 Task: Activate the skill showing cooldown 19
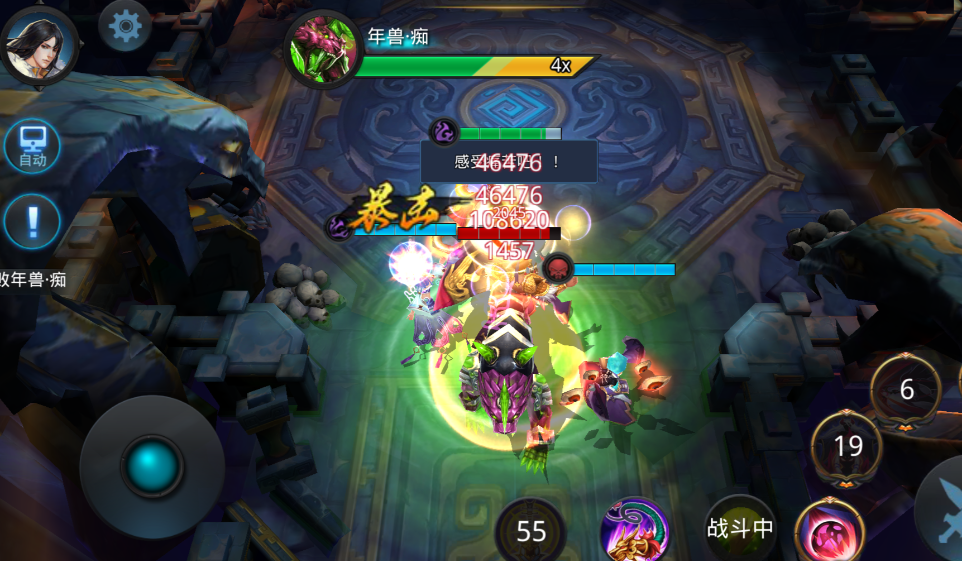coord(847,446)
